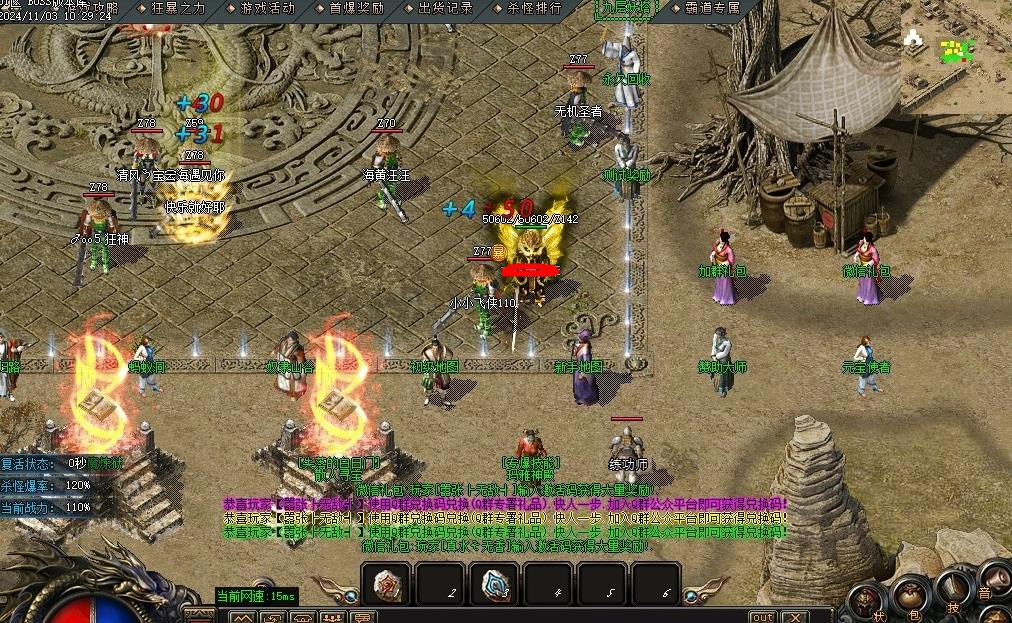Open the character status 状 button
The height and width of the screenshot is (623, 1012).
pos(867,599)
